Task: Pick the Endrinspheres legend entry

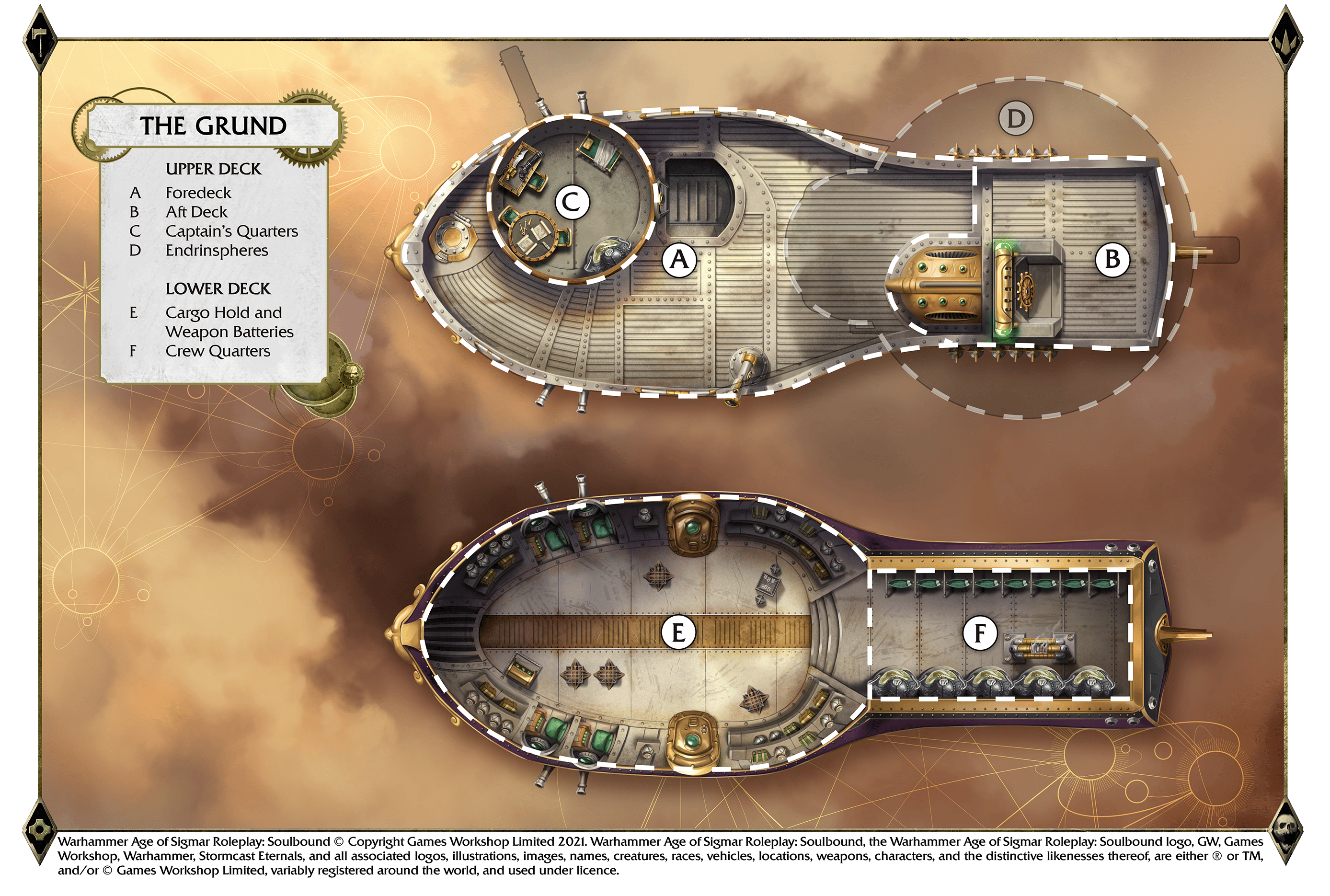Action: (x=217, y=251)
